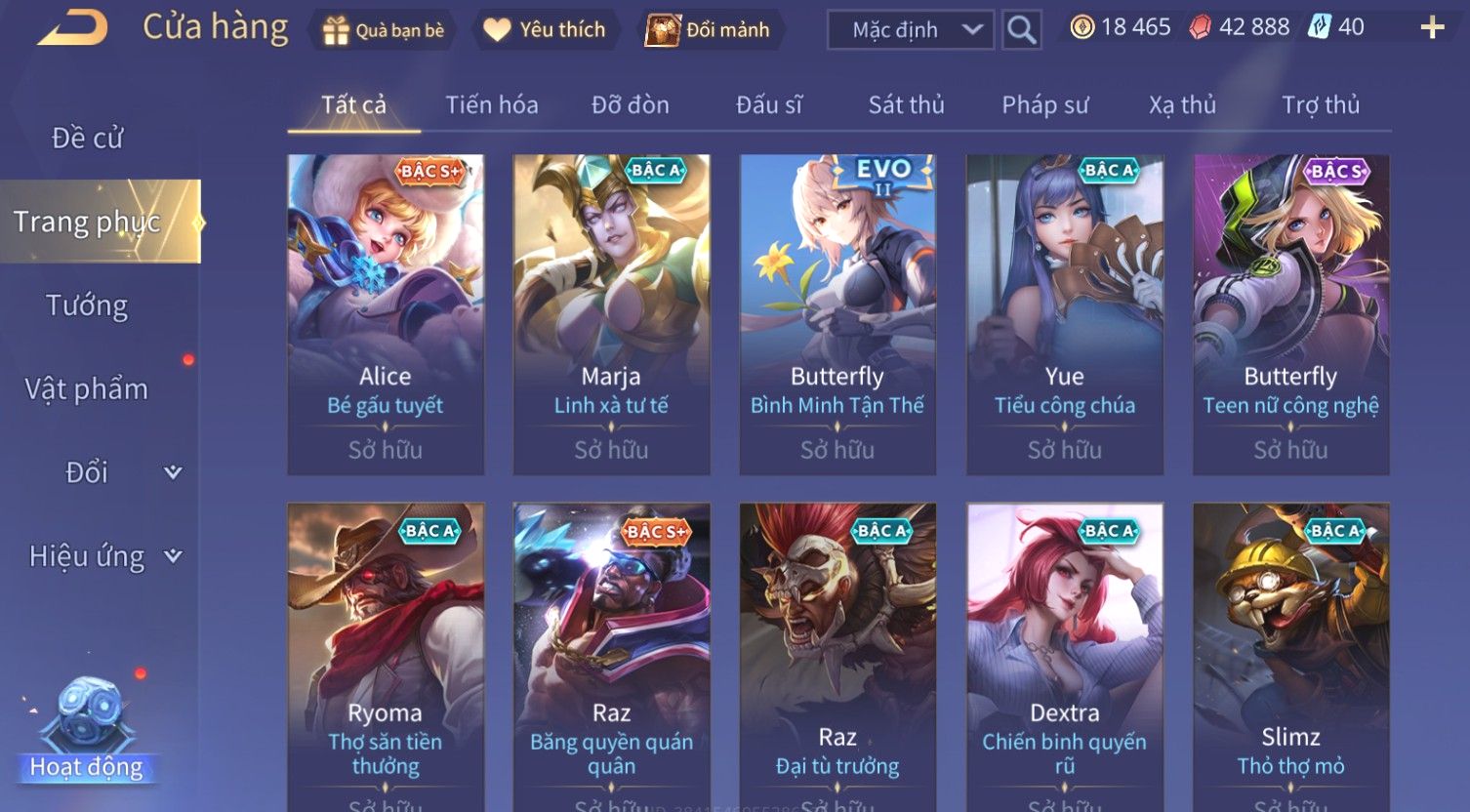1470x812 pixels.
Task: Go to the Tướng shop section
Action: point(87,305)
